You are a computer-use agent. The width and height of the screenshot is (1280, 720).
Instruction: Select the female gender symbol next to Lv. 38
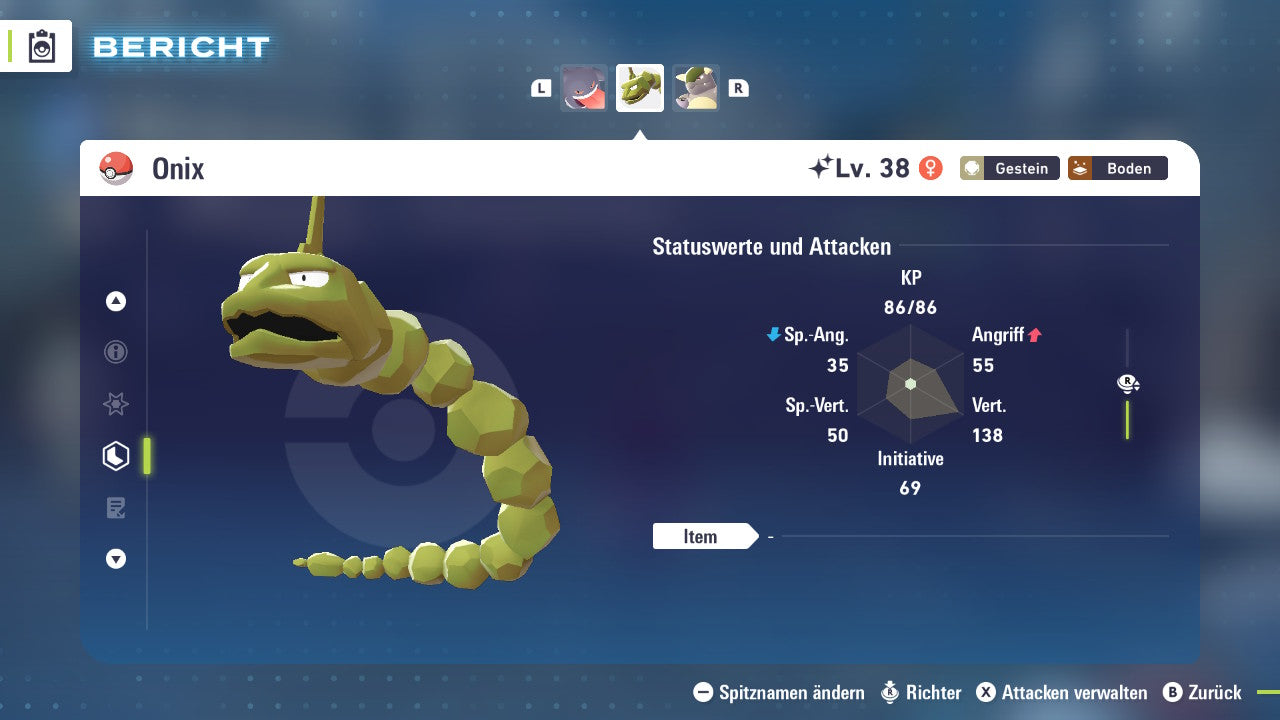point(930,169)
